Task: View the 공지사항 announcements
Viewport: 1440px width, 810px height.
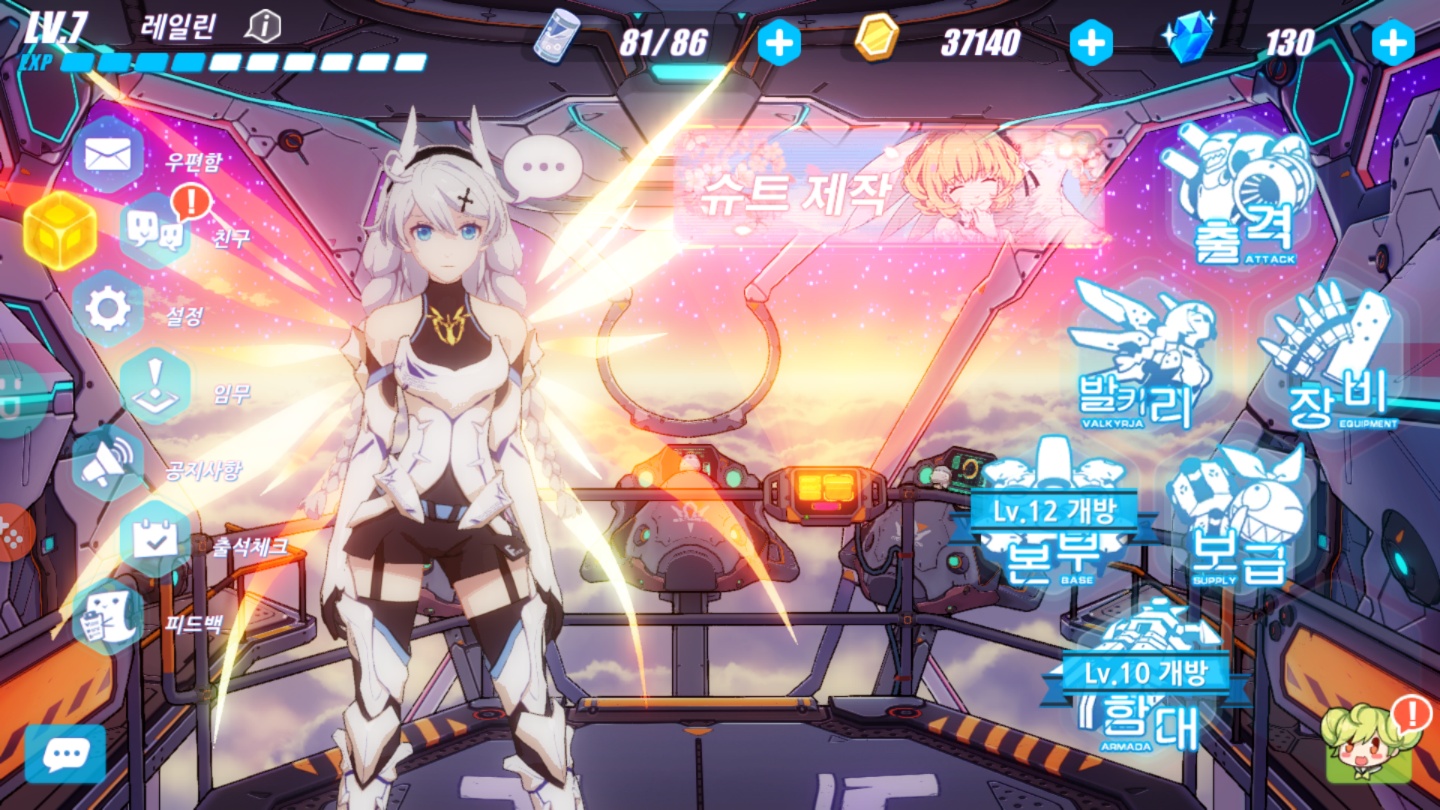Action: coord(108,464)
